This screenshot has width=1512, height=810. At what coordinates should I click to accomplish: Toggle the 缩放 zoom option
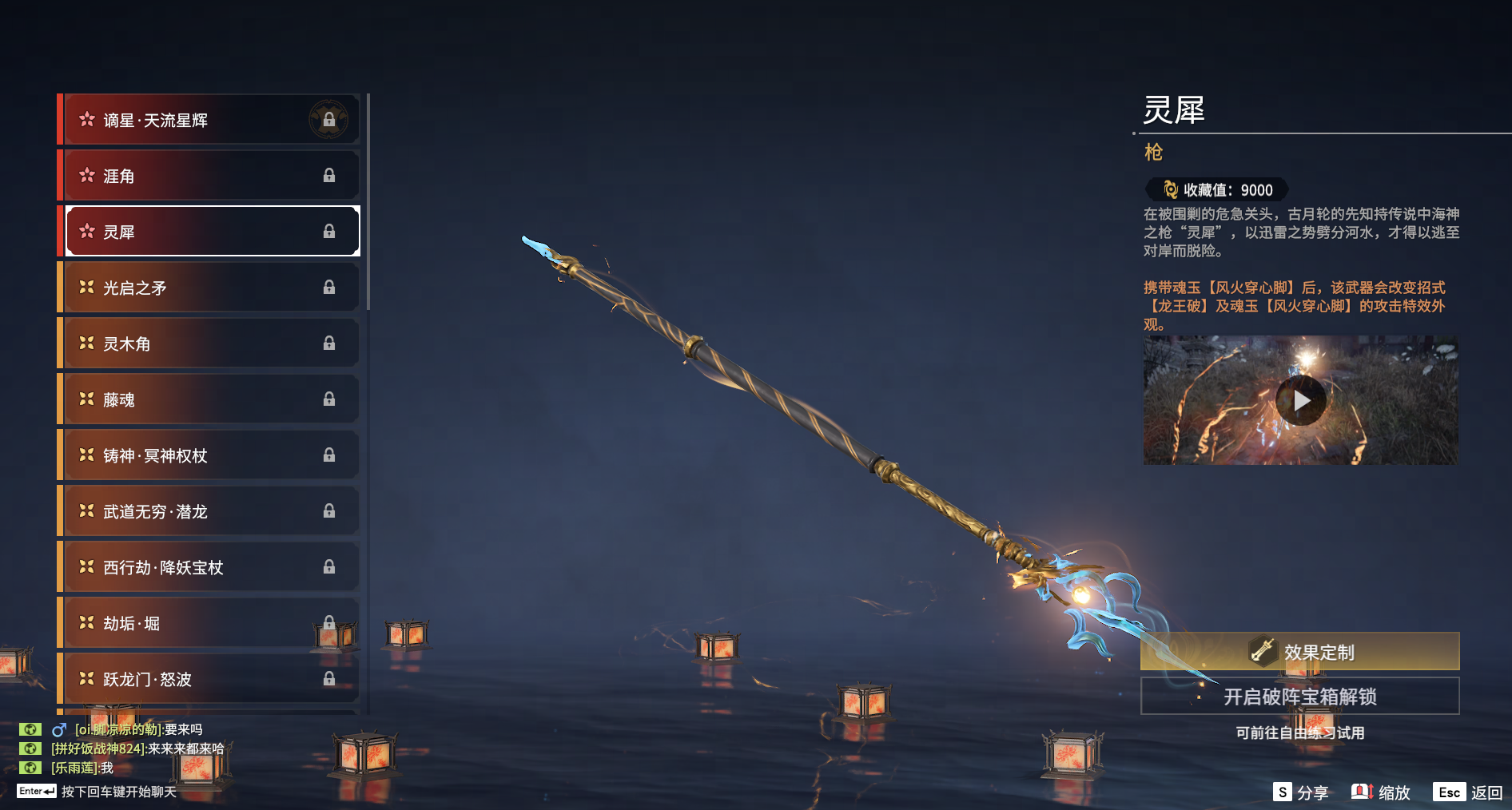click(1381, 792)
